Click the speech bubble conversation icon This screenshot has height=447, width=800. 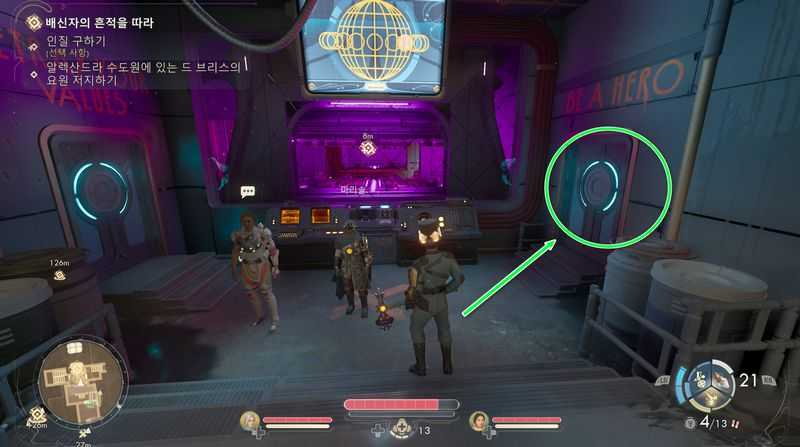click(x=248, y=191)
